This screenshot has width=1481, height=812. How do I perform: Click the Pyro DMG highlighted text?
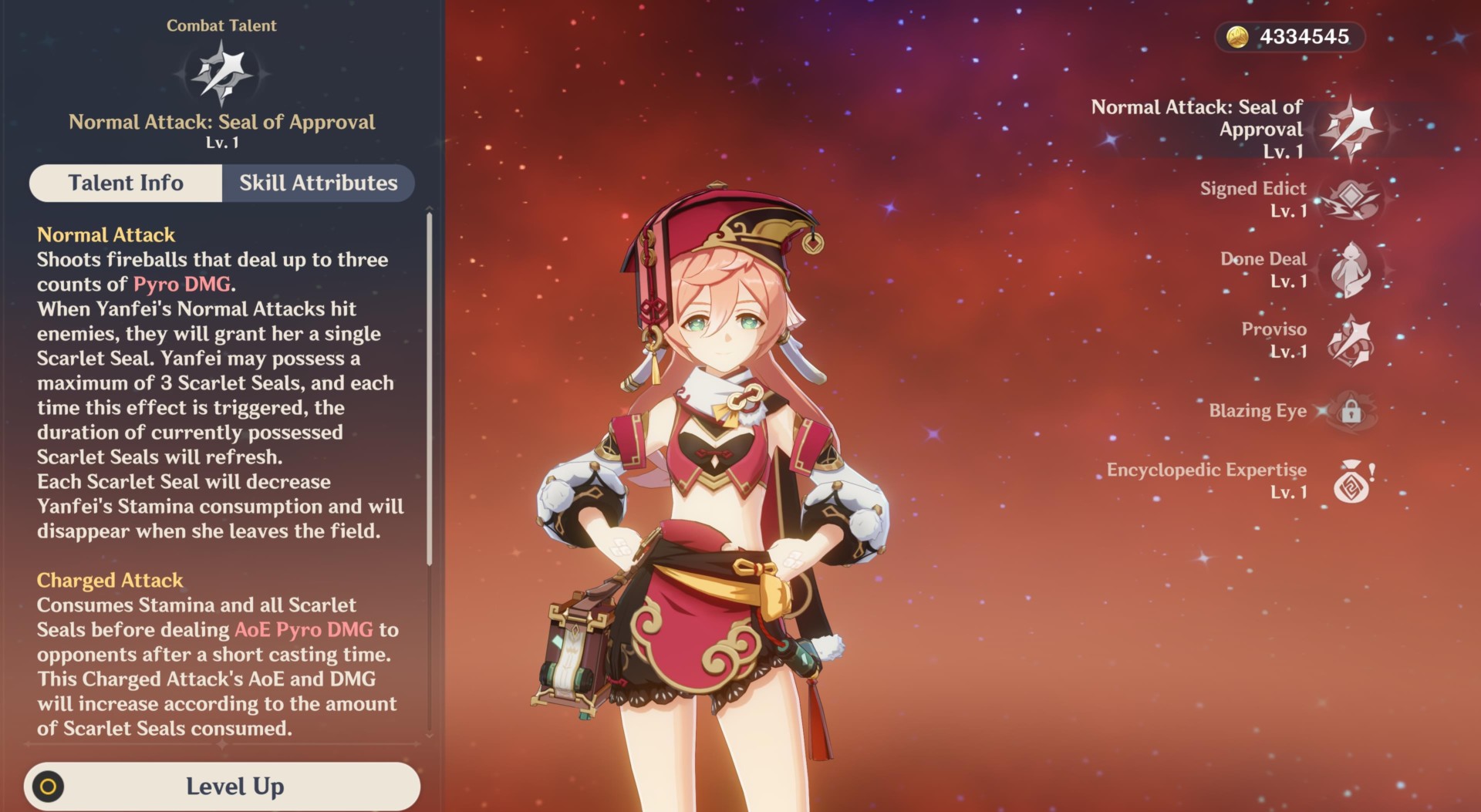click(x=181, y=284)
